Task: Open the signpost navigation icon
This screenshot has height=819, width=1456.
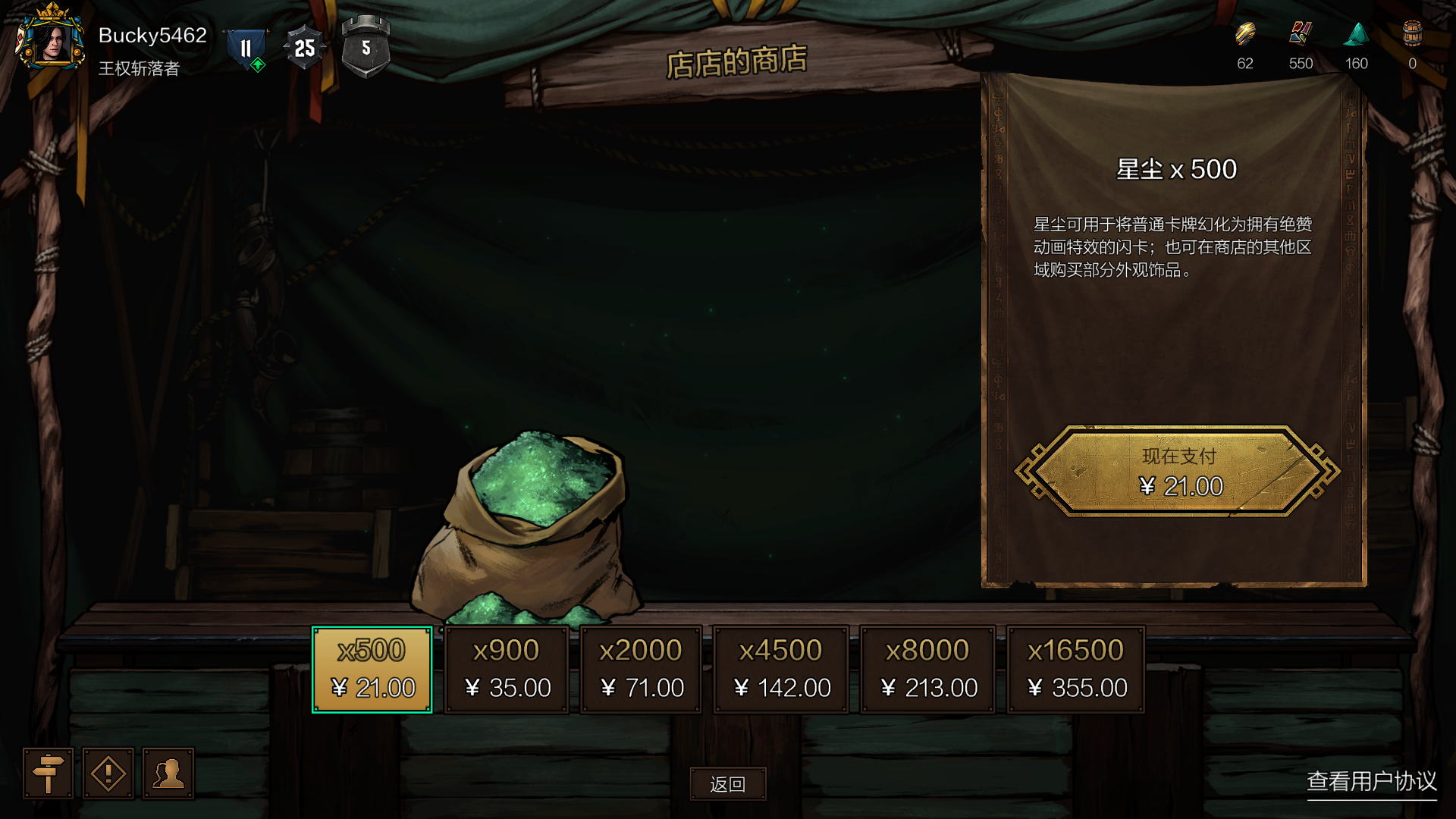Action: (x=49, y=773)
